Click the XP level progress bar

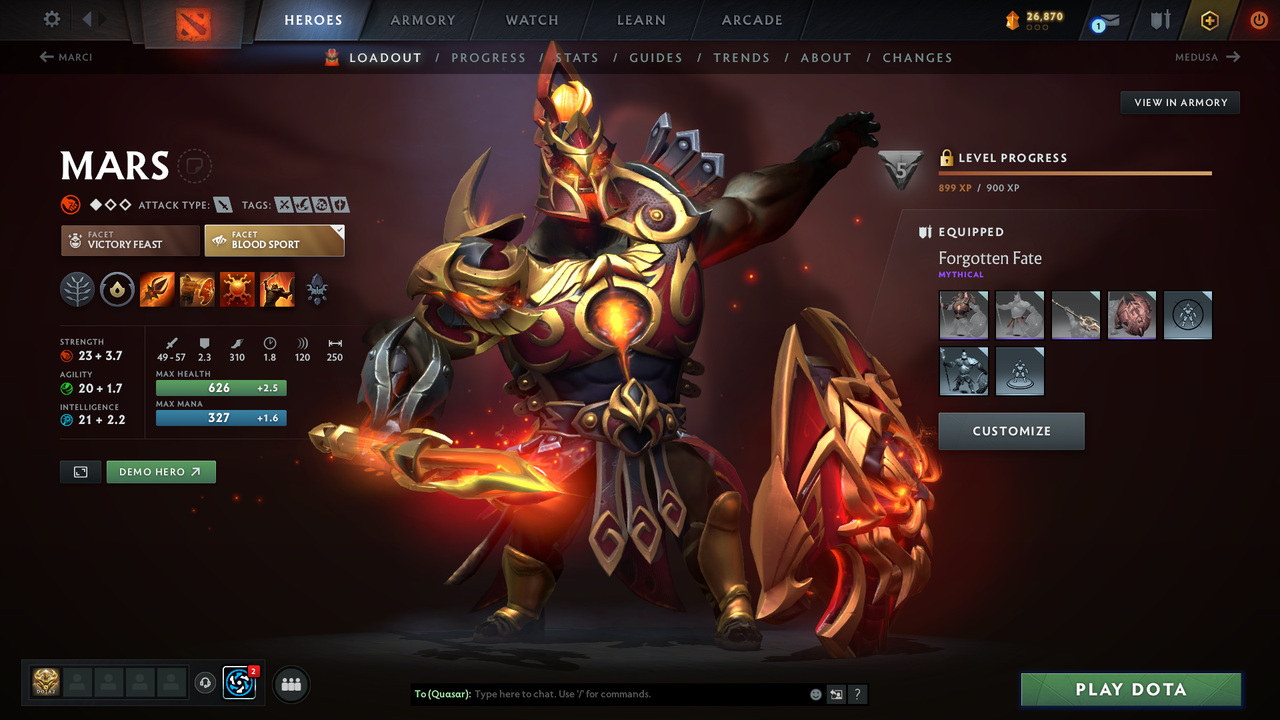pyautogui.click(x=1075, y=171)
